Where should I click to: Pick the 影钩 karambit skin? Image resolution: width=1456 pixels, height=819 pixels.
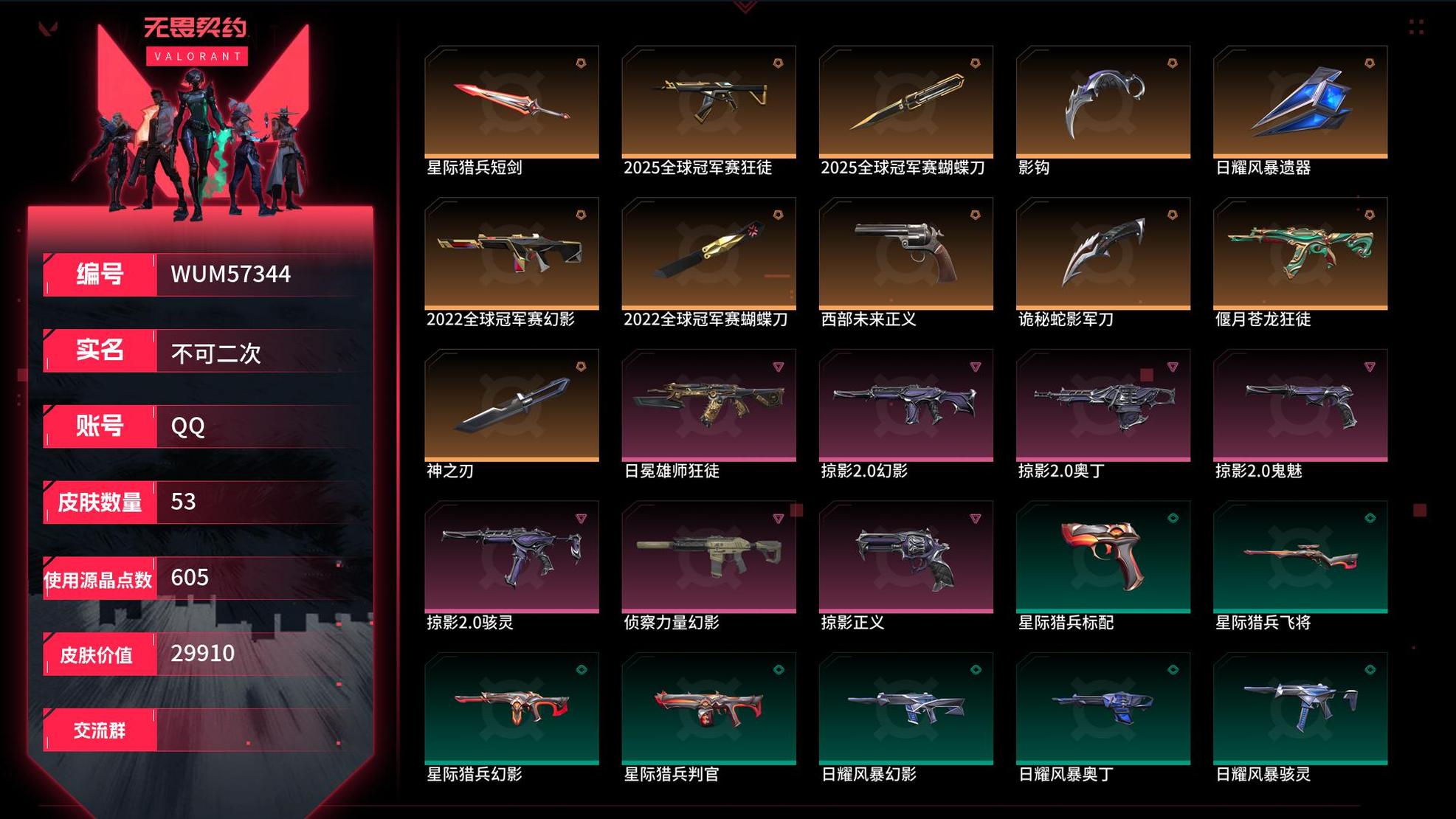click(x=1103, y=102)
